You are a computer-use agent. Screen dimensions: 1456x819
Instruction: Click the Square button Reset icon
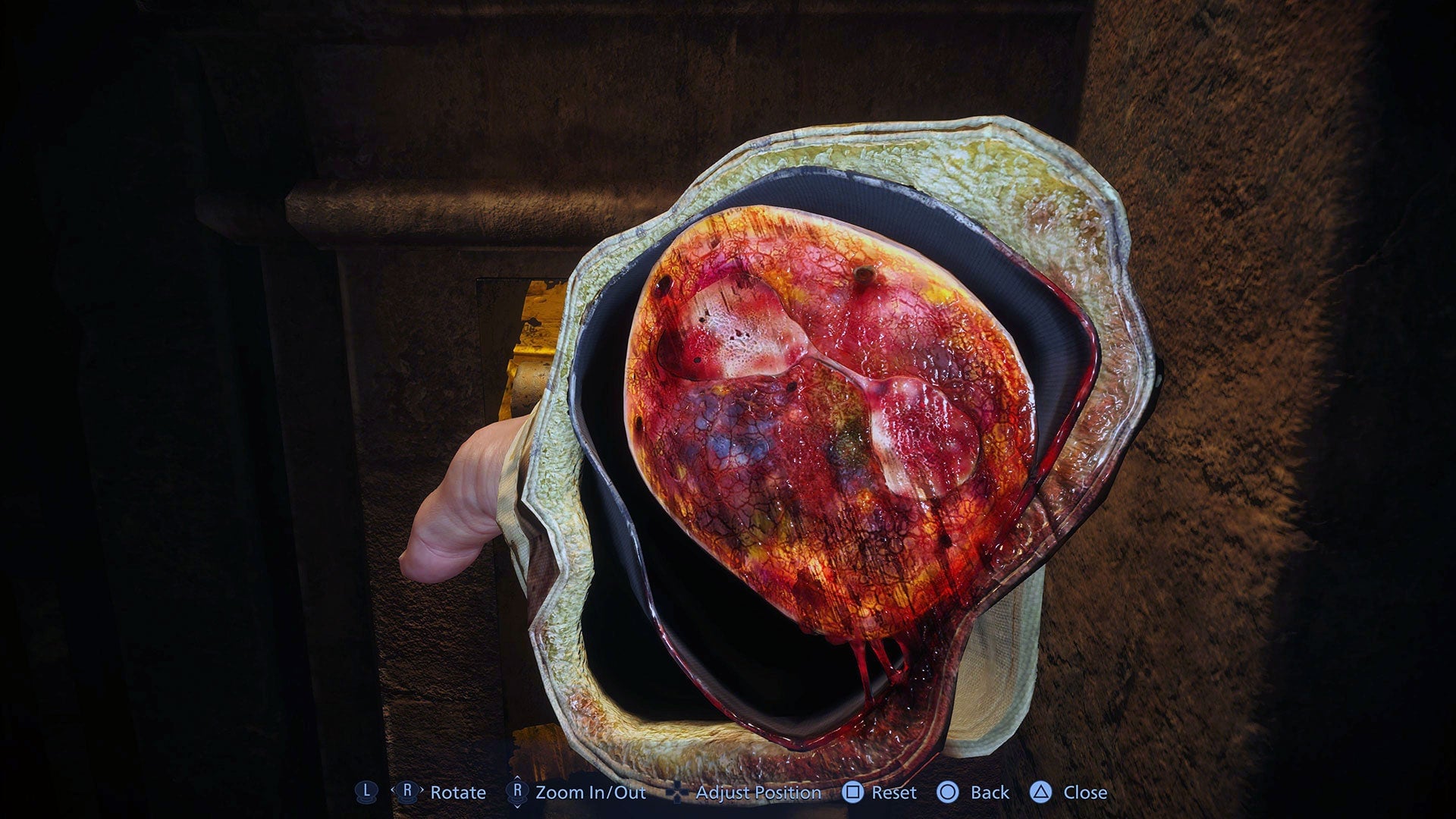(854, 792)
